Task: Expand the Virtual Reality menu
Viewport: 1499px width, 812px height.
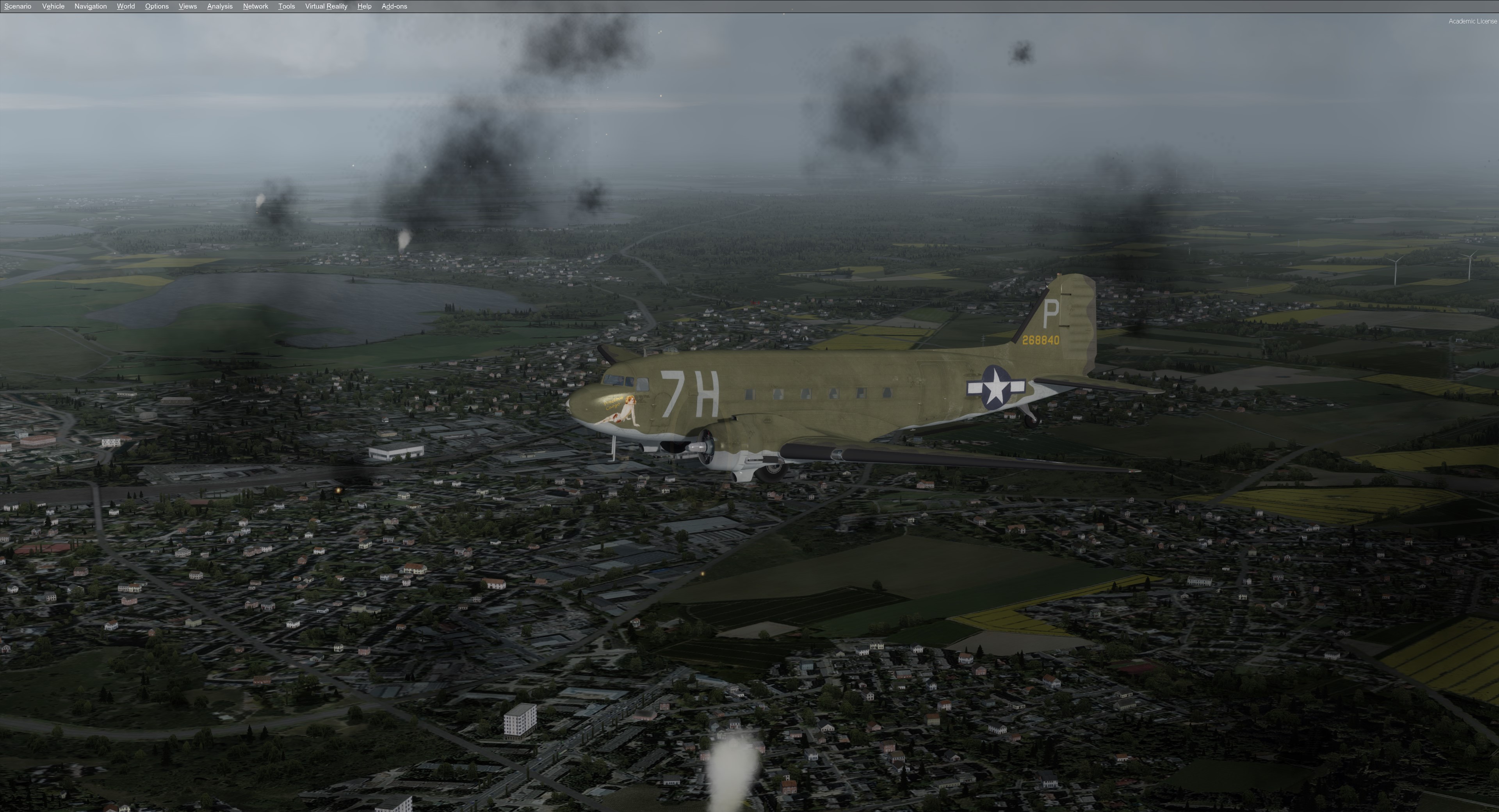Action: click(x=326, y=6)
